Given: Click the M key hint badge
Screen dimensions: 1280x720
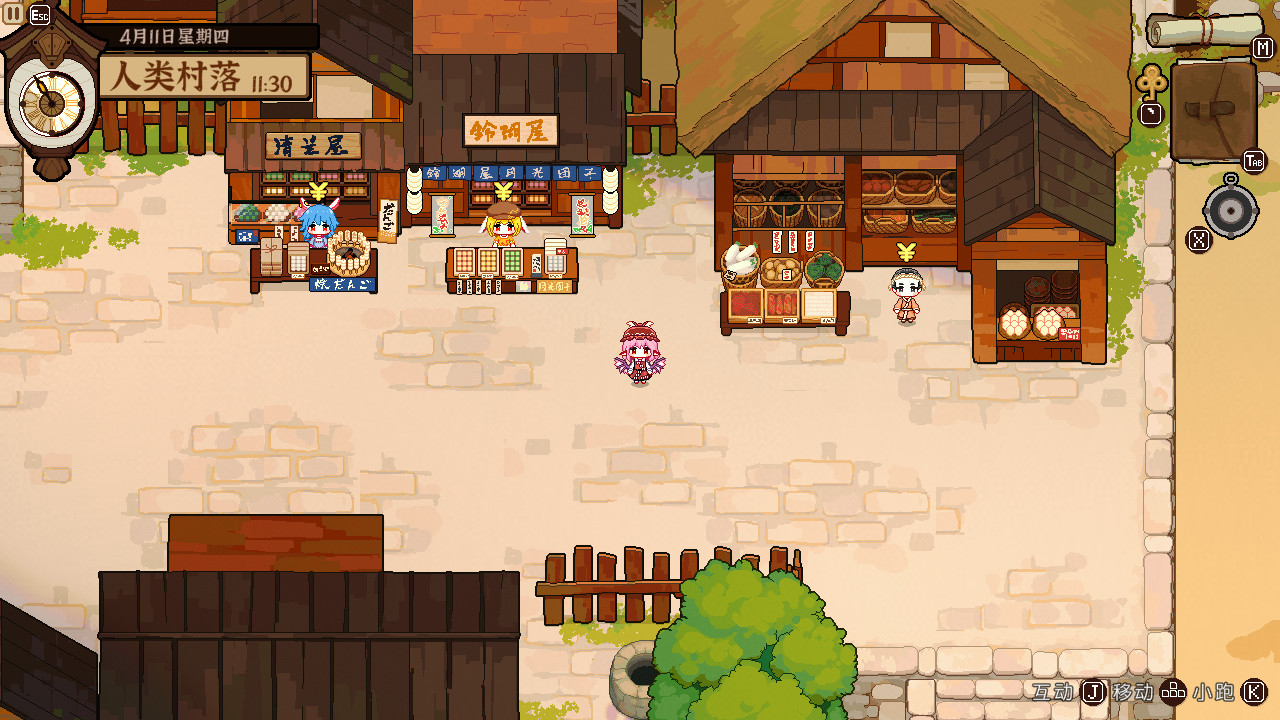Looking at the screenshot, I should point(1262,46).
